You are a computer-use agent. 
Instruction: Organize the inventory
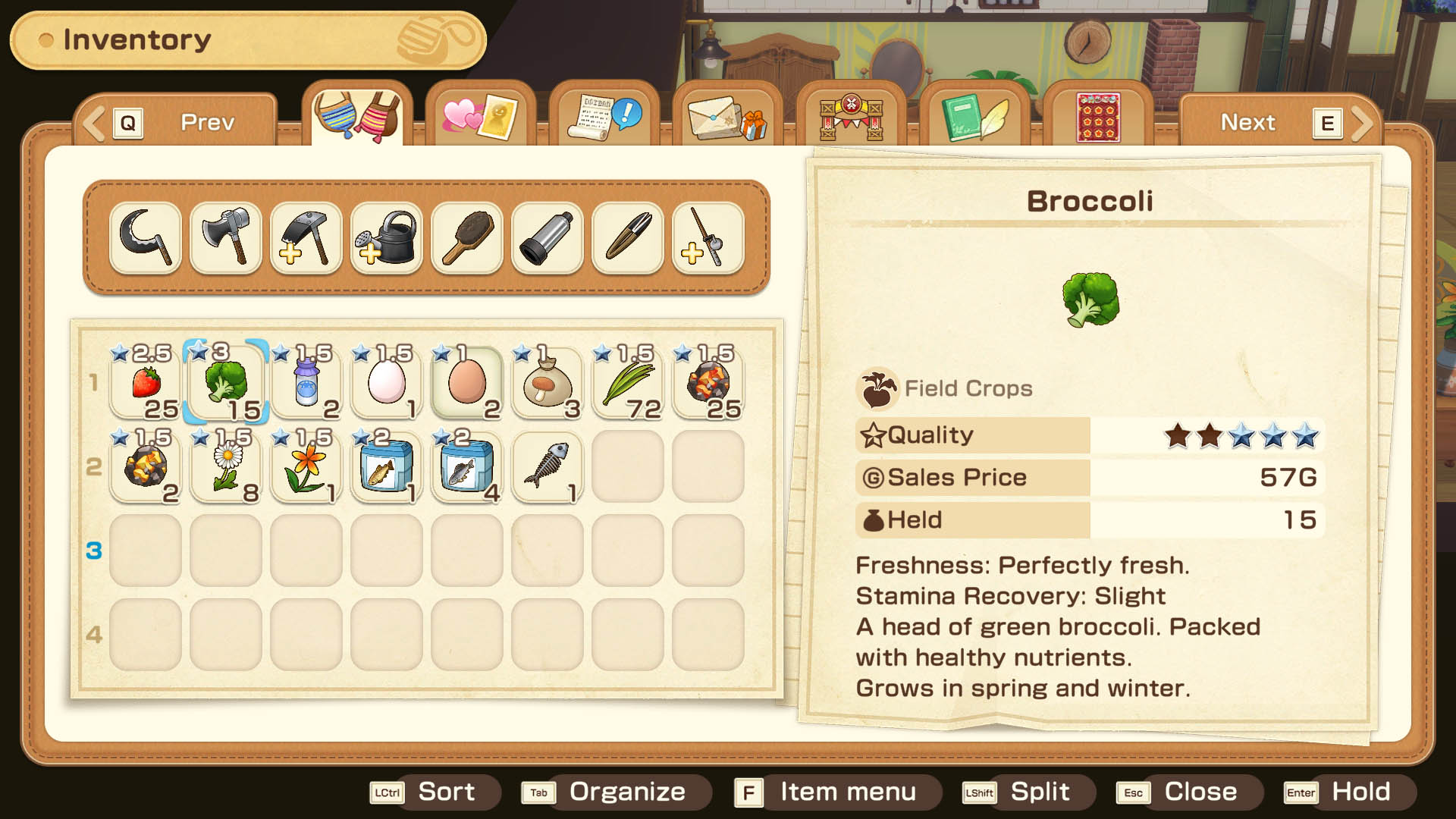tap(615, 792)
